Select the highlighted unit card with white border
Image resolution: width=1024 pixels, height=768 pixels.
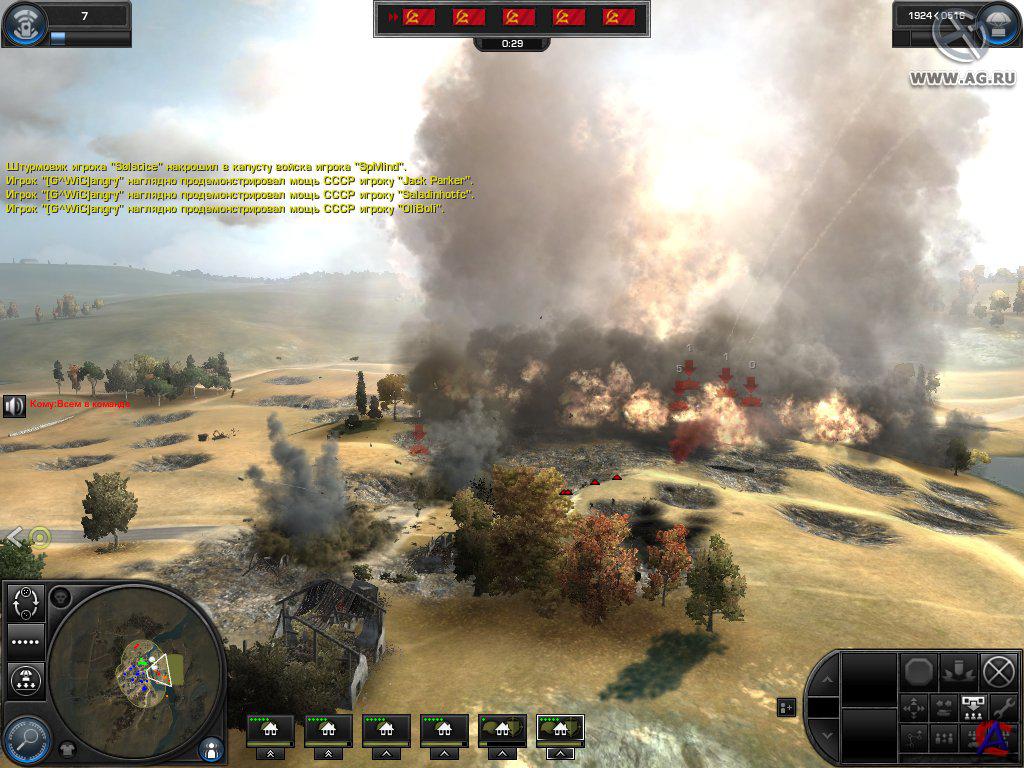point(560,730)
